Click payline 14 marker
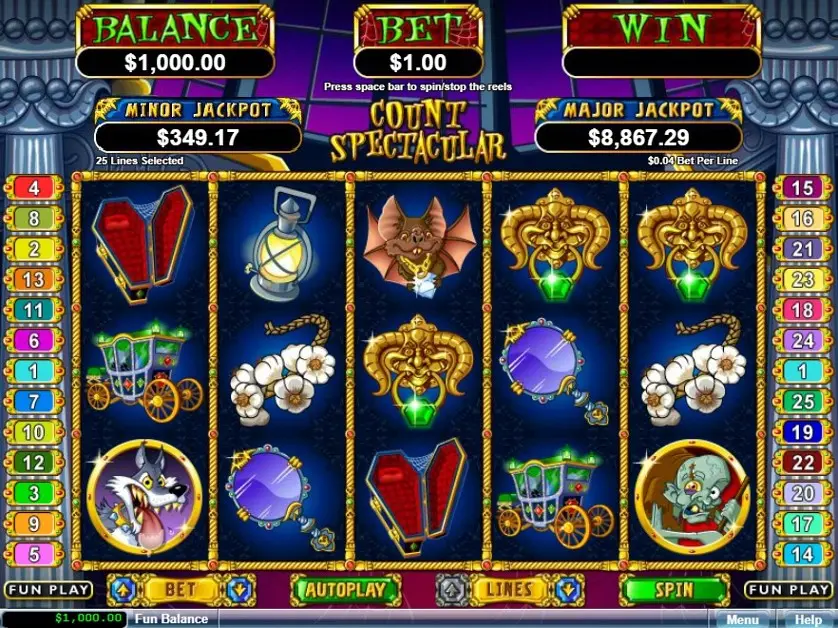838x628 pixels. click(x=802, y=553)
